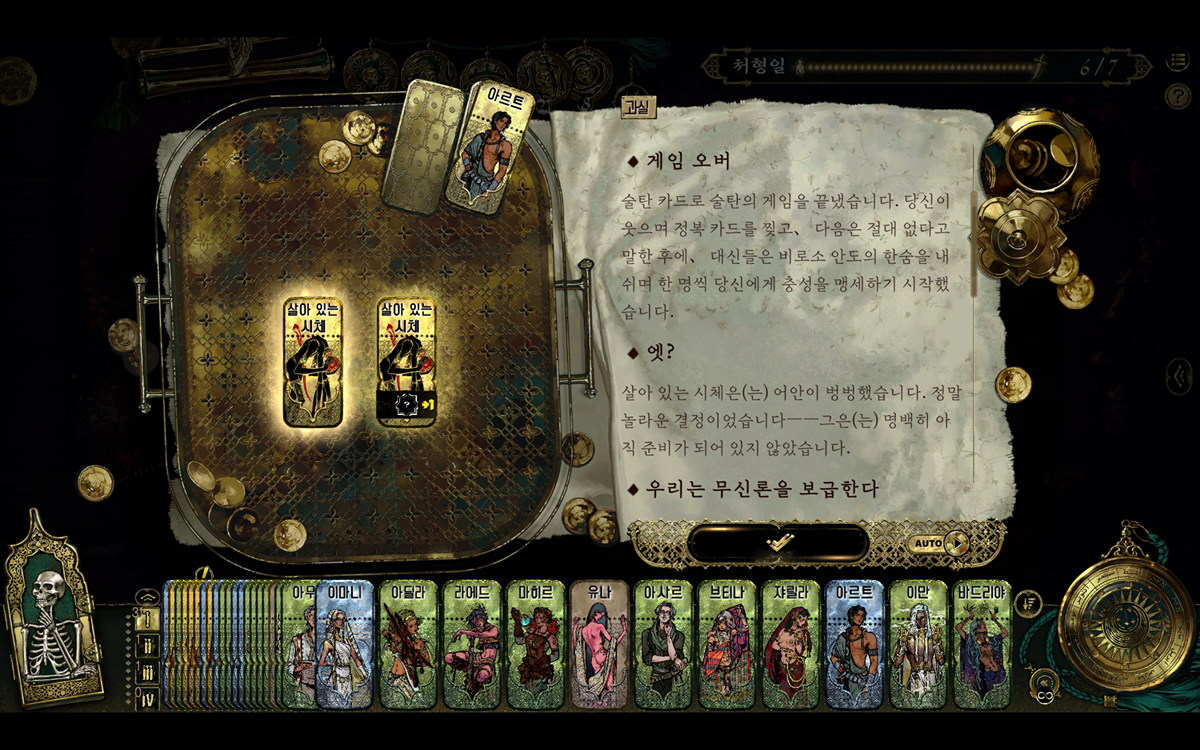Open the question mark help
This screenshot has width=1200, height=750.
click(1177, 96)
